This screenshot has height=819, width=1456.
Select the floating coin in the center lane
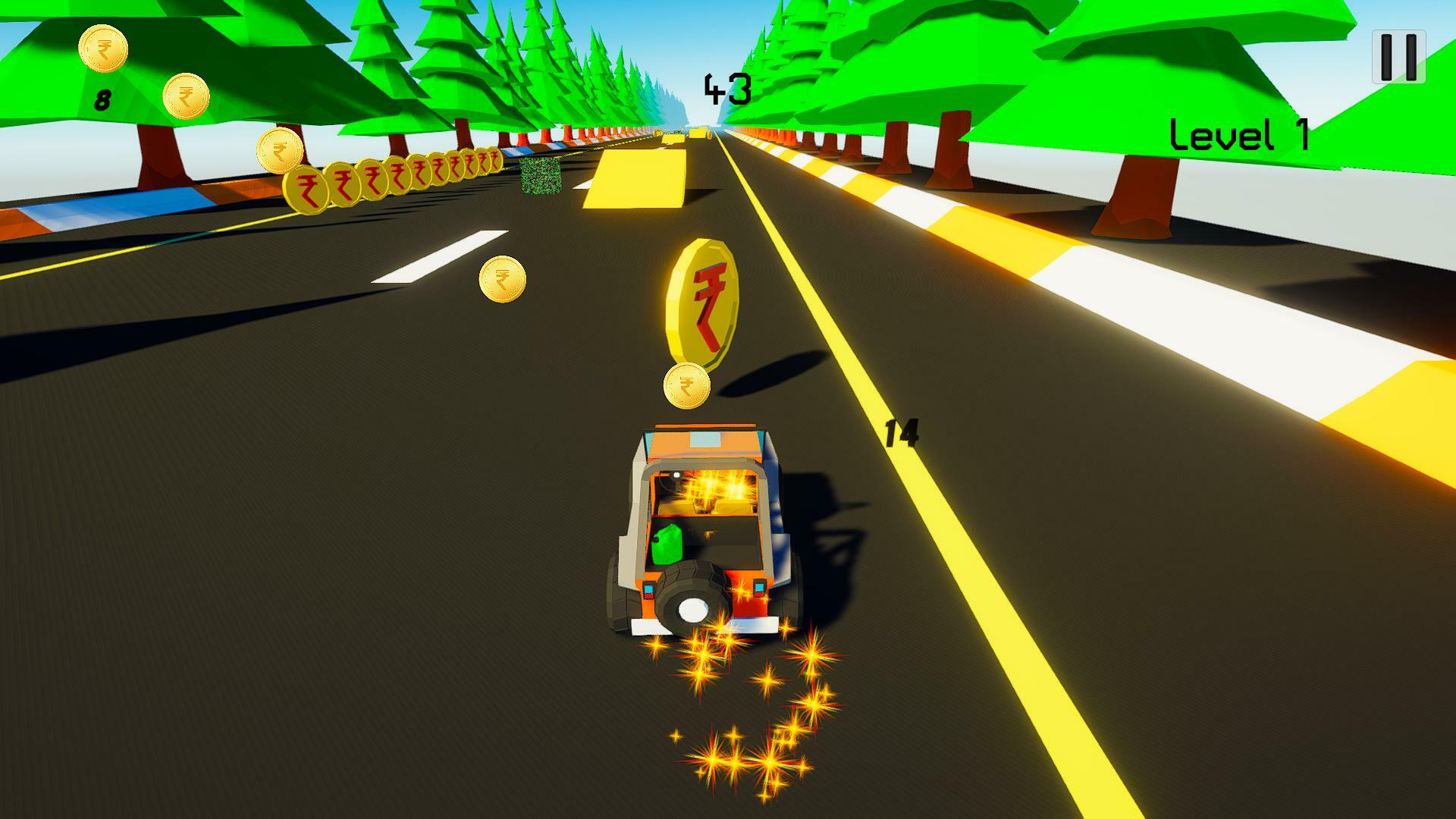501,280
